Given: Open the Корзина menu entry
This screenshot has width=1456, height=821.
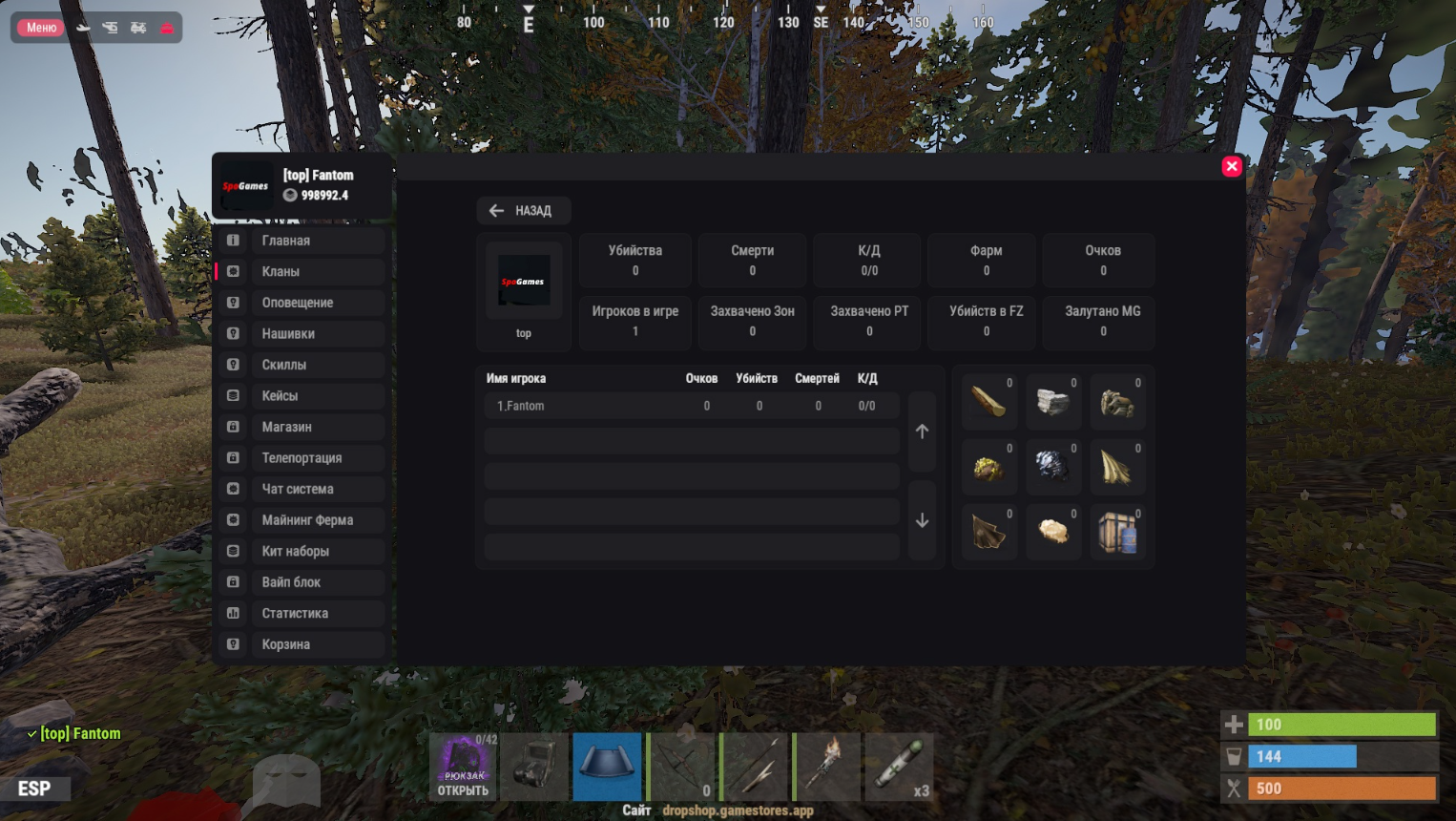Looking at the screenshot, I should [x=301, y=644].
